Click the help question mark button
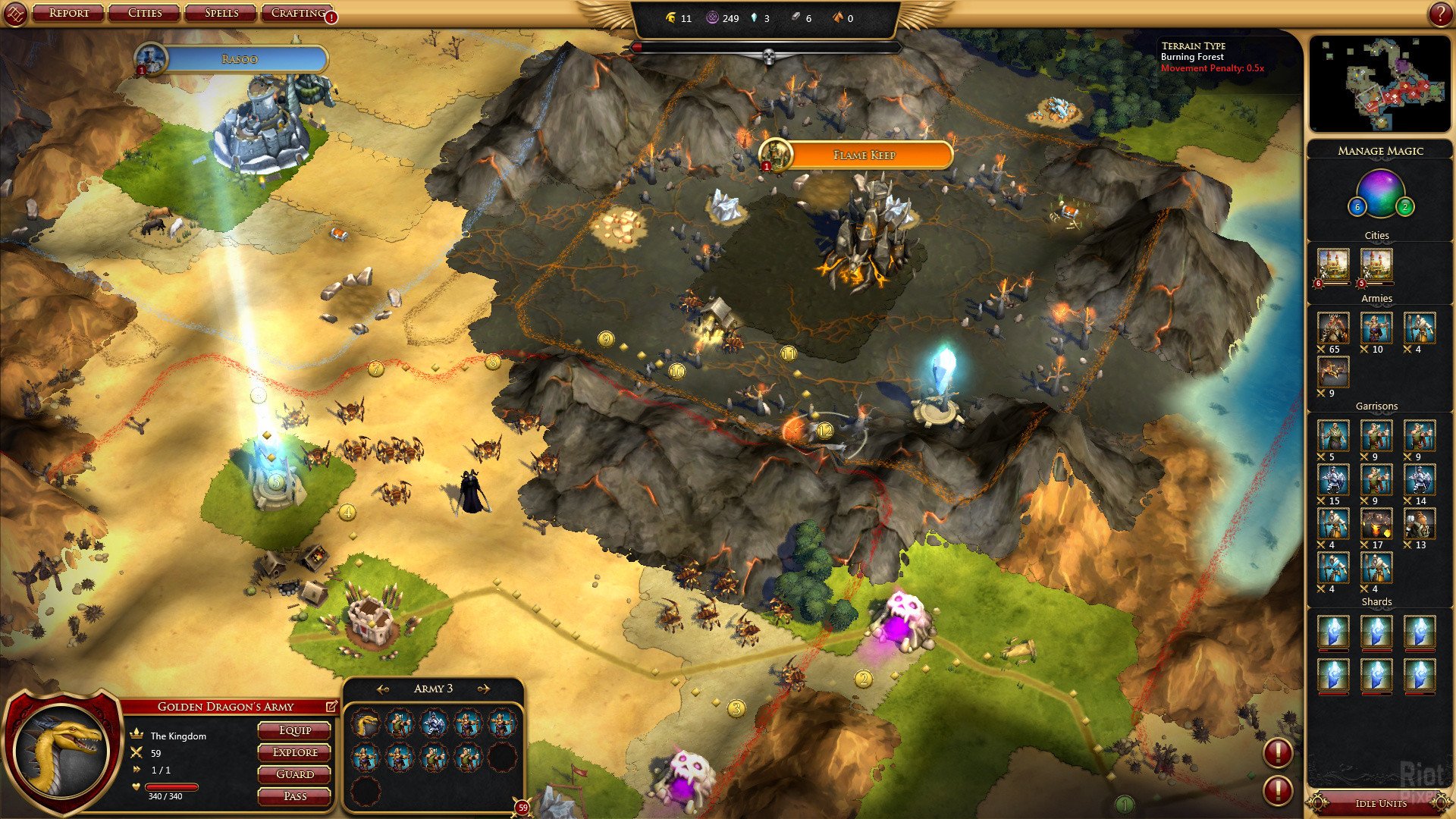This screenshot has height=819, width=1456. point(1439,14)
